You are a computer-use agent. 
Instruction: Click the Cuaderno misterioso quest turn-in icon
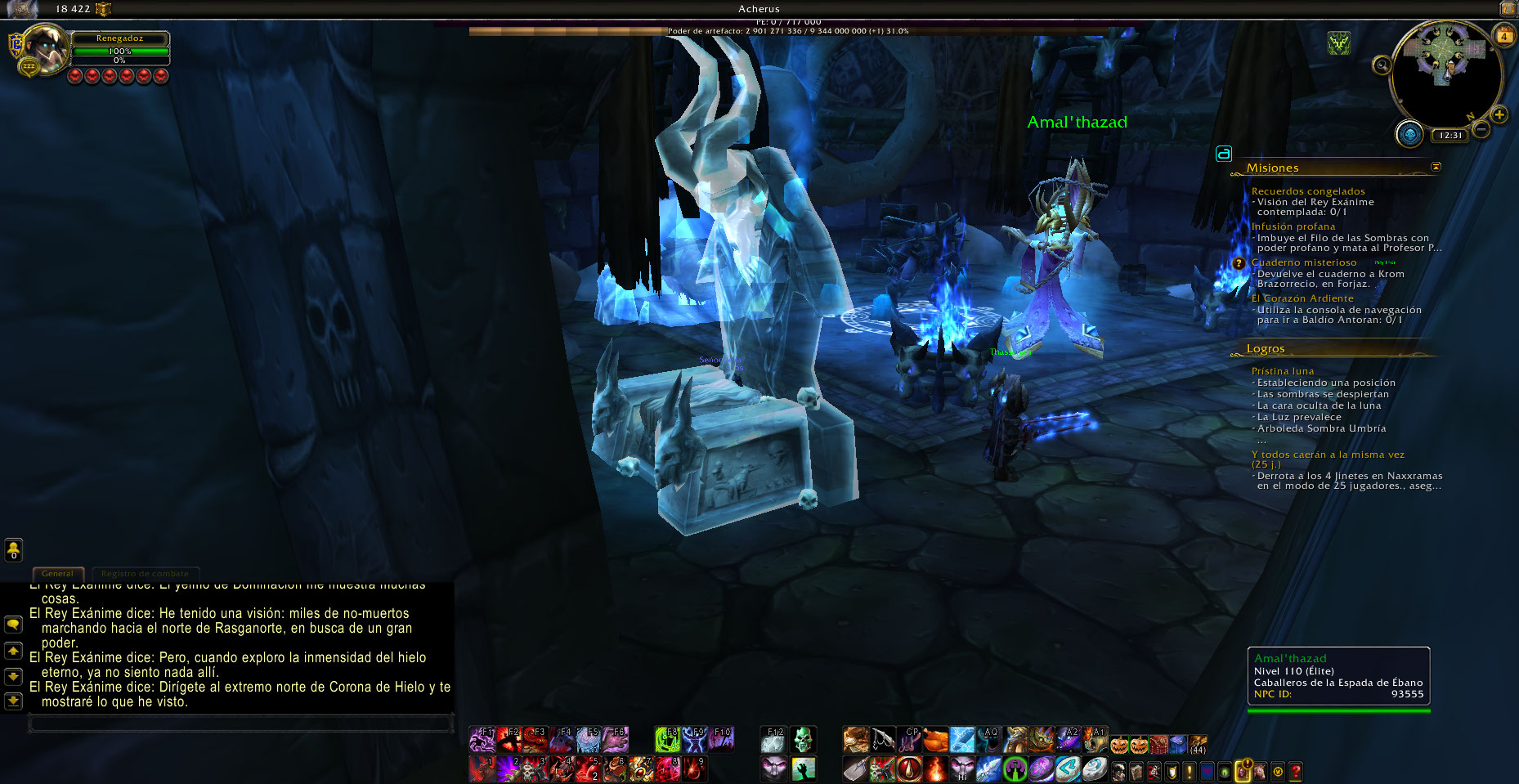point(1239,263)
